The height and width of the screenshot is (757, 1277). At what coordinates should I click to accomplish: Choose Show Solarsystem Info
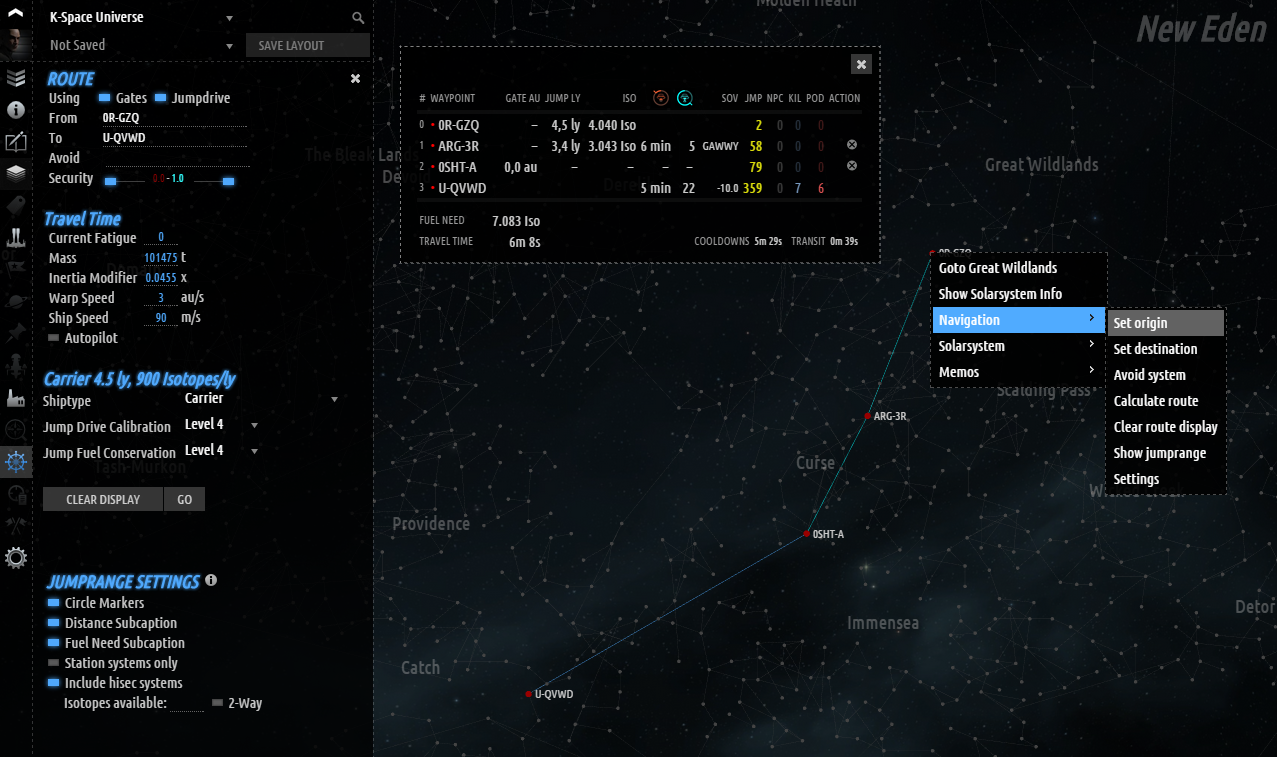point(1000,294)
